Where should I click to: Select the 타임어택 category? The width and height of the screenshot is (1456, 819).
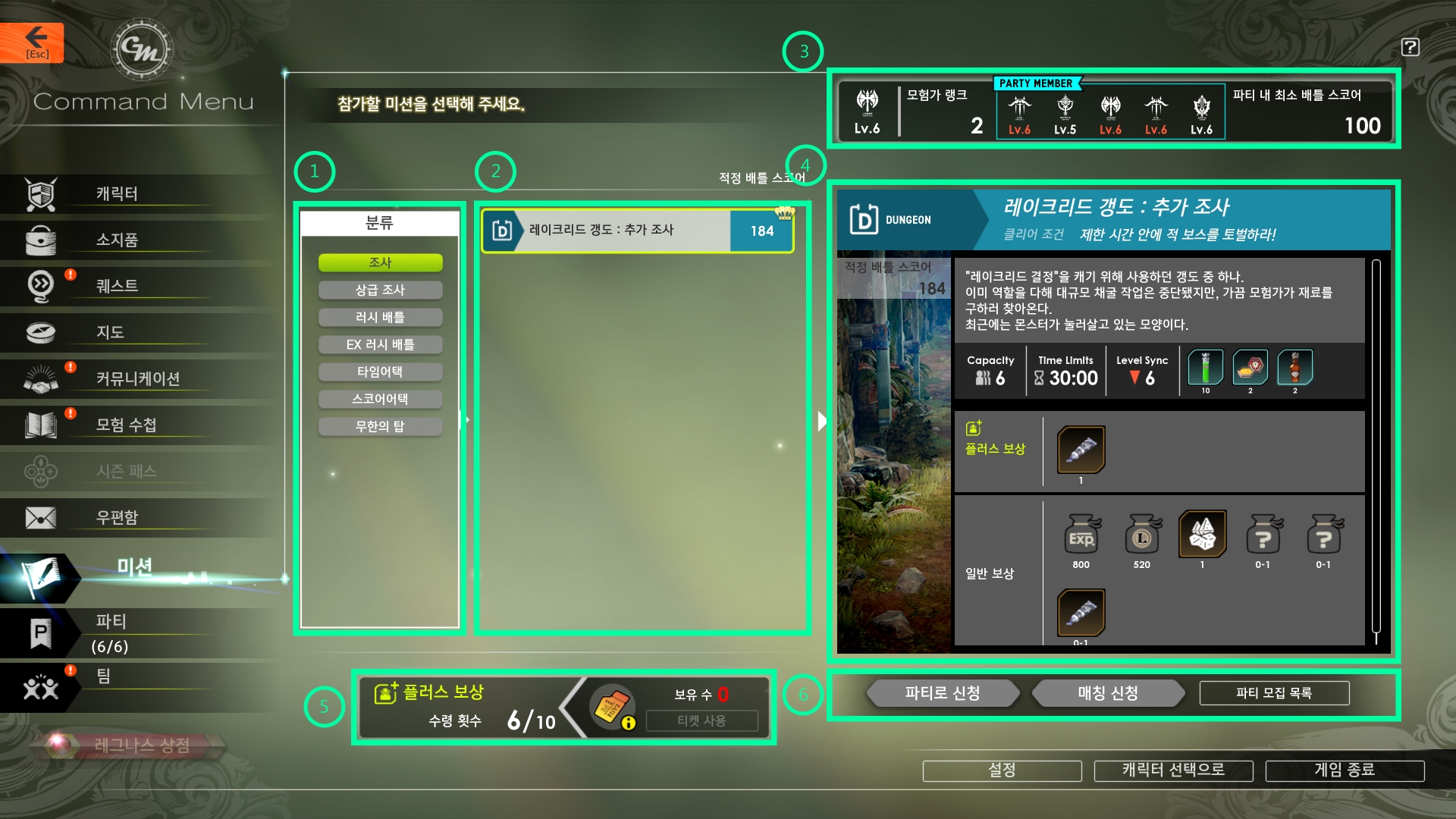pyautogui.click(x=380, y=372)
